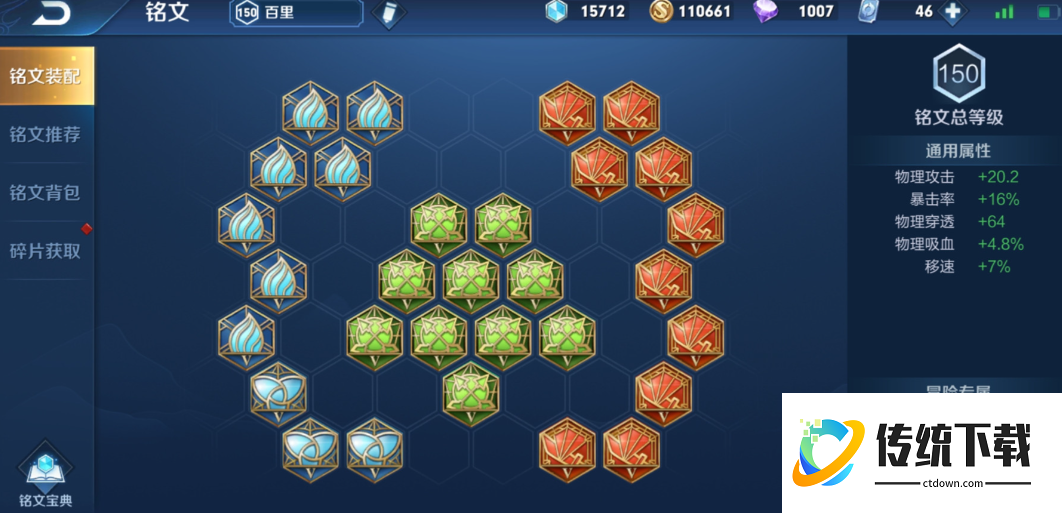Select the 铭文背包 tab
This screenshot has height=513, width=1062.
tap(46, 192)
